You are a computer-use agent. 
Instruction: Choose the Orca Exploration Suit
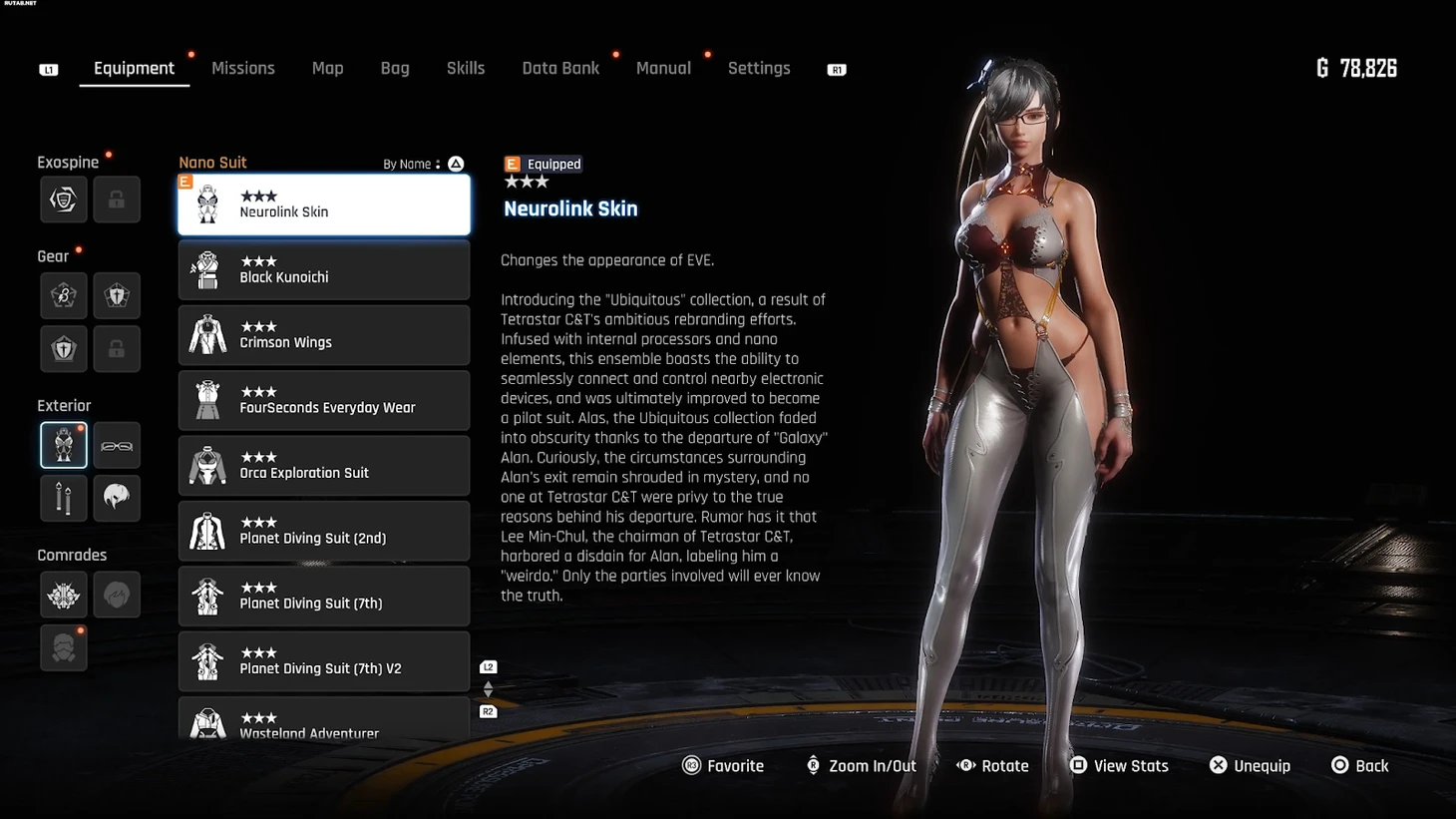coord(324,465)
